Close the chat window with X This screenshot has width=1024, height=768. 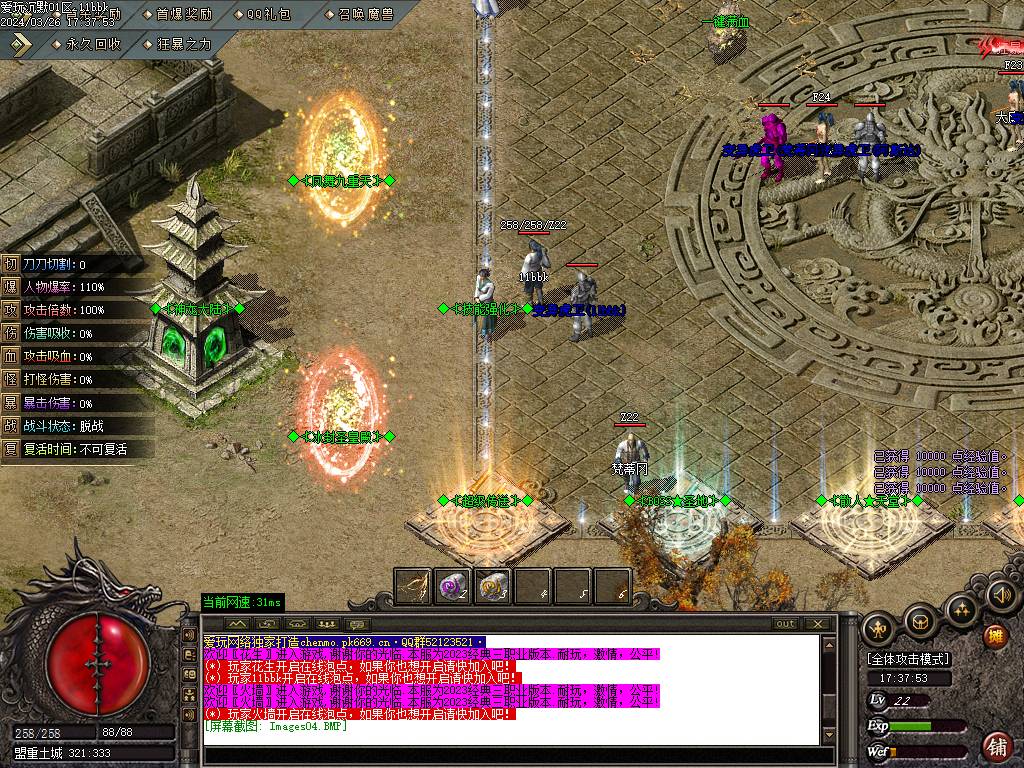tap(819, 624)
